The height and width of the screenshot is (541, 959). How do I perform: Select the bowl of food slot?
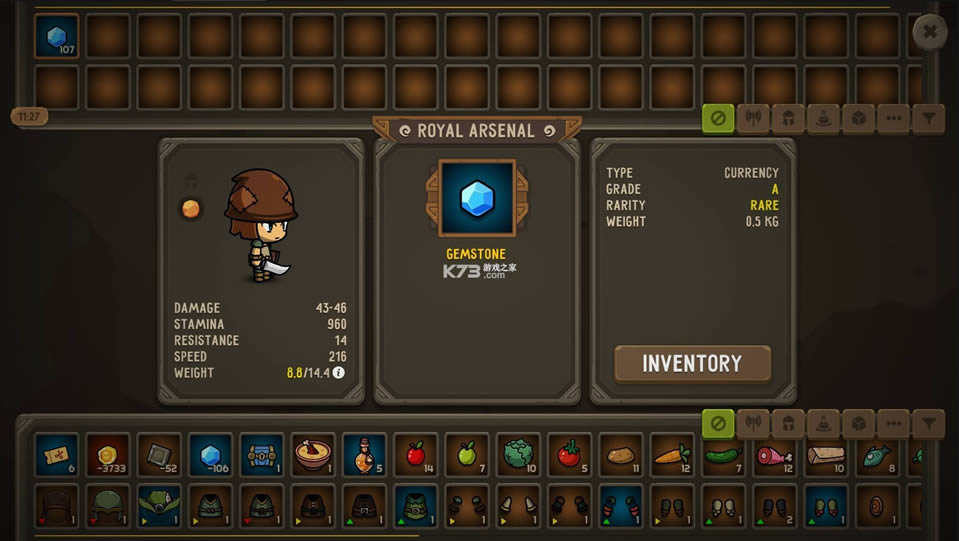[313, 455]
